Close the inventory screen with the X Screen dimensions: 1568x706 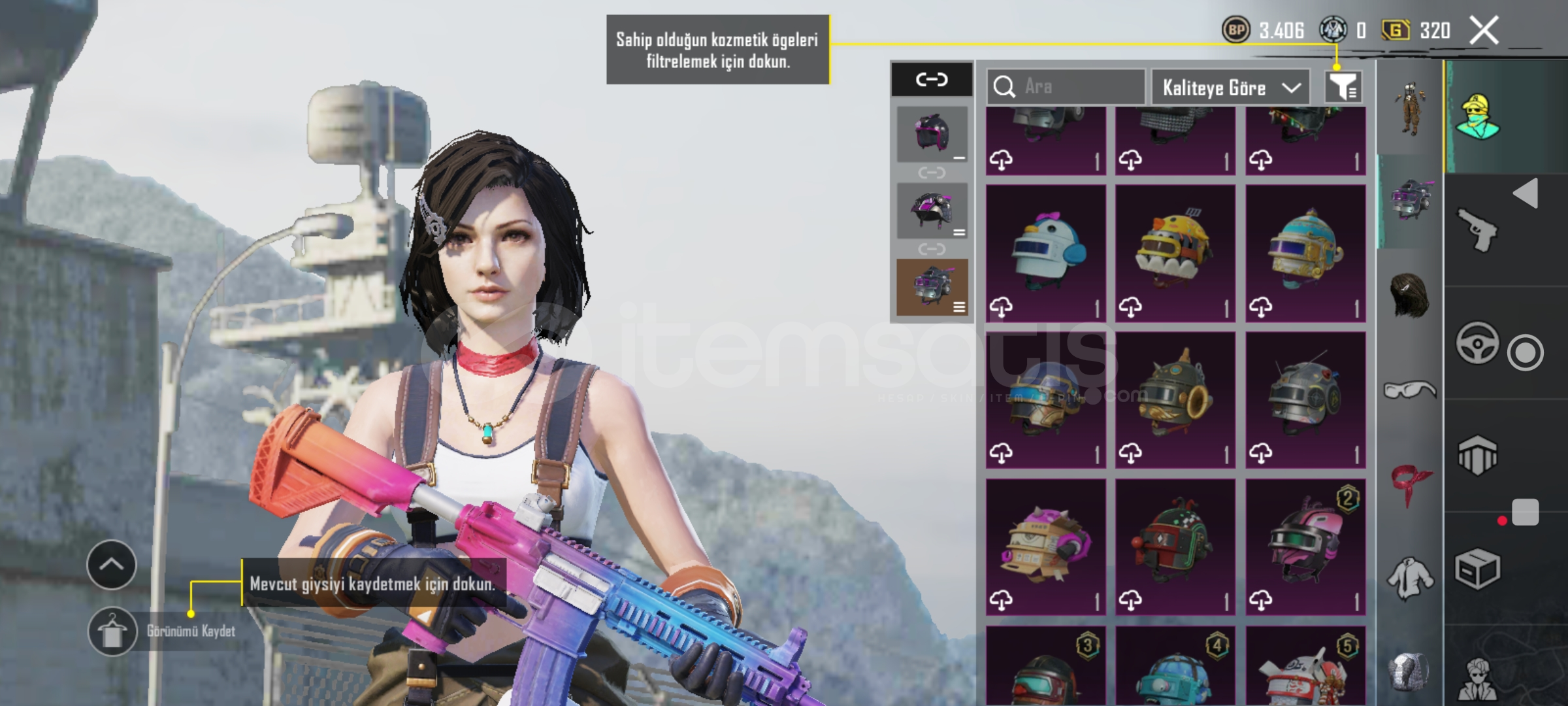tap(1484, 31)
